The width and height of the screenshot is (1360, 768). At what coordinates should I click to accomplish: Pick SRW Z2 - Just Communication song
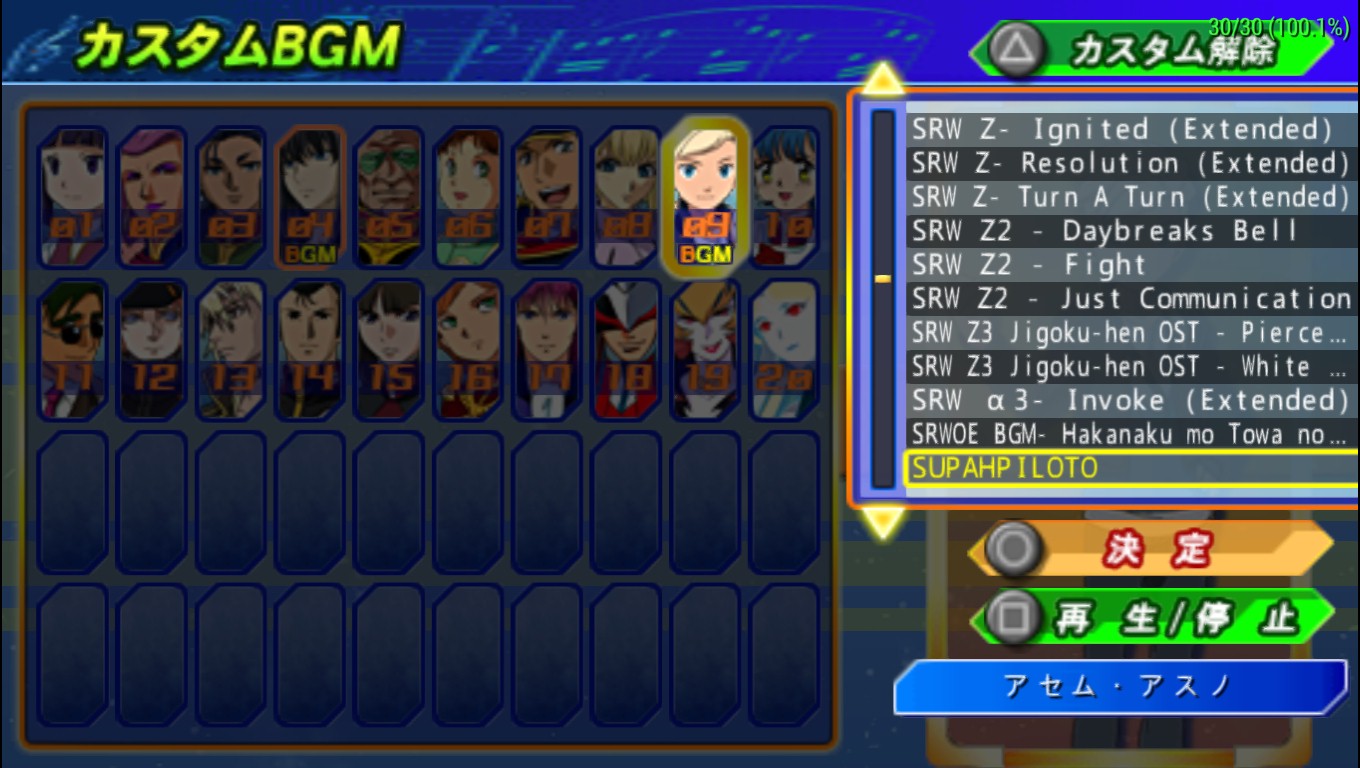point(1130,299)
